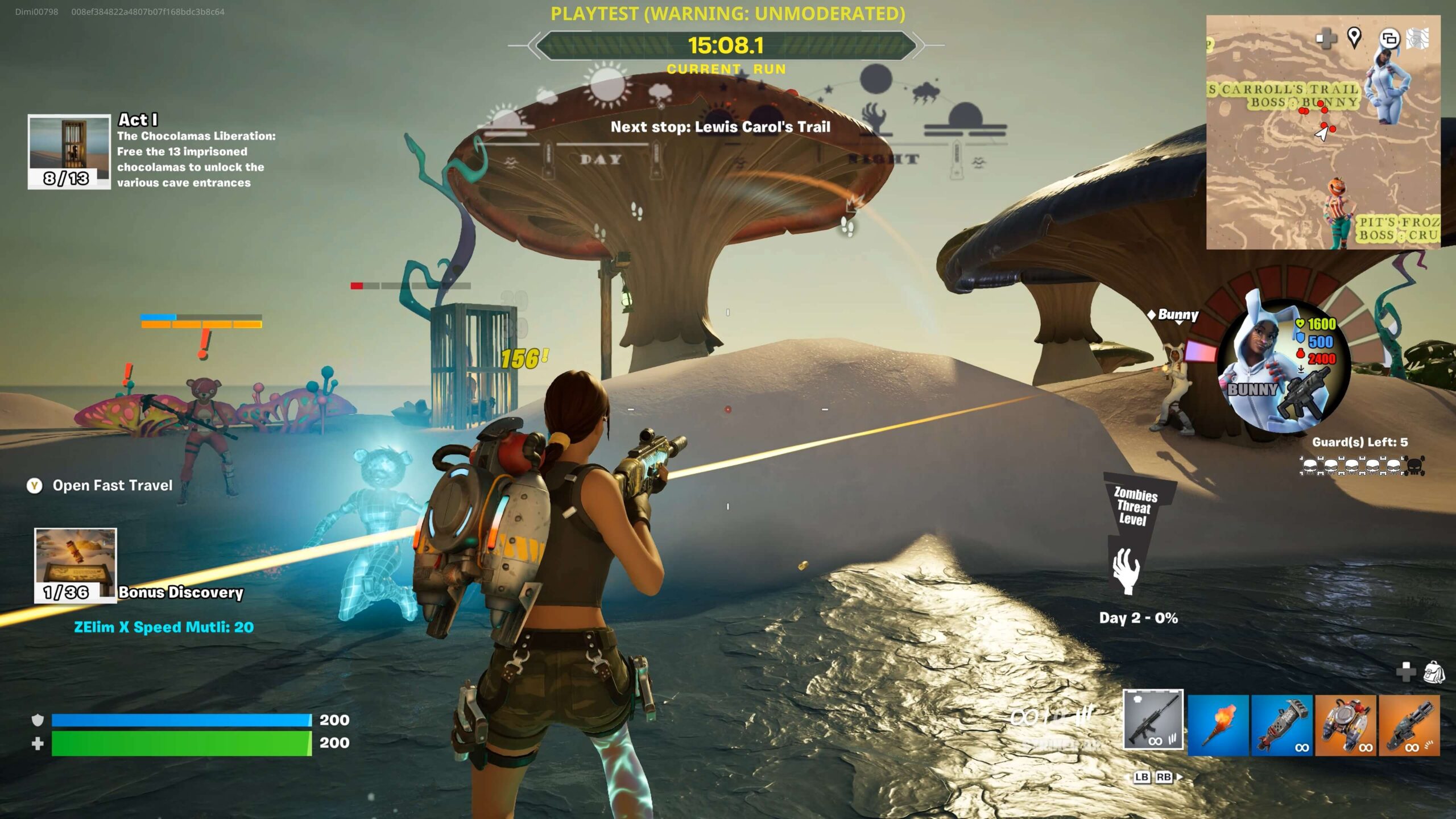Select the suppressed assault rifle slot

(1153, 720)
